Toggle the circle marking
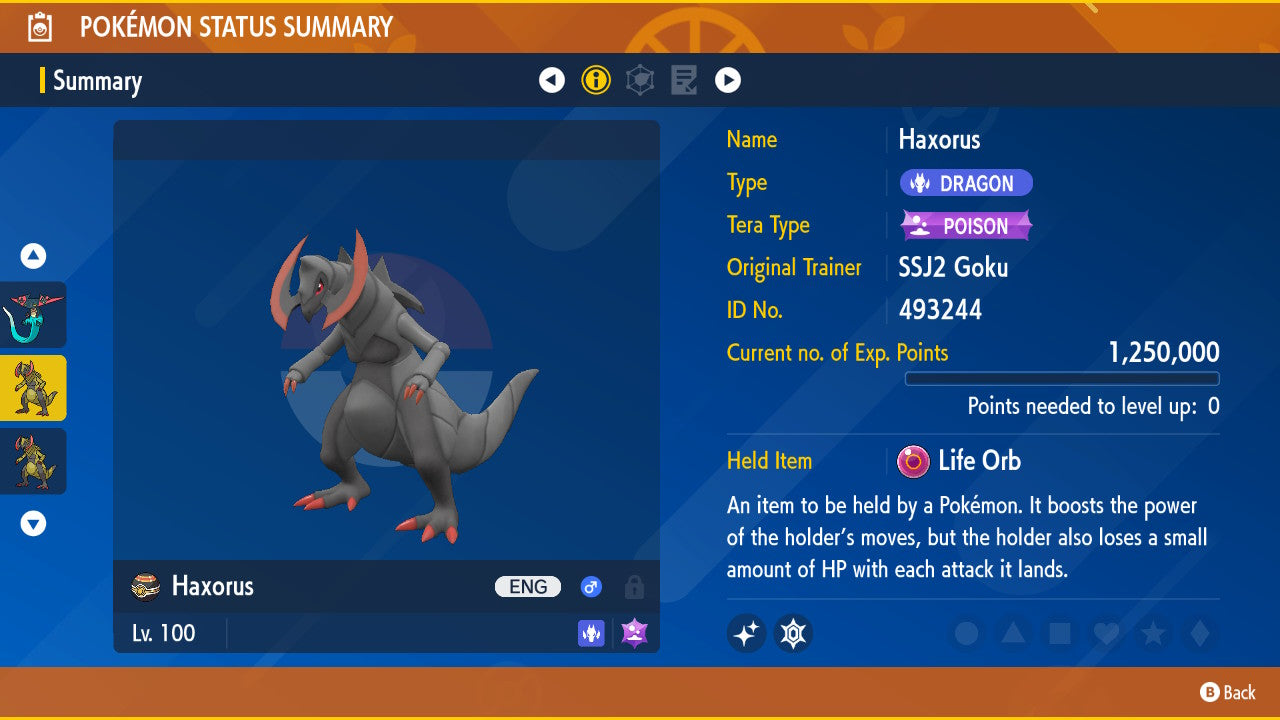Image resolution: width=1280 pixels, height=720 pixels. coord(966,633)
